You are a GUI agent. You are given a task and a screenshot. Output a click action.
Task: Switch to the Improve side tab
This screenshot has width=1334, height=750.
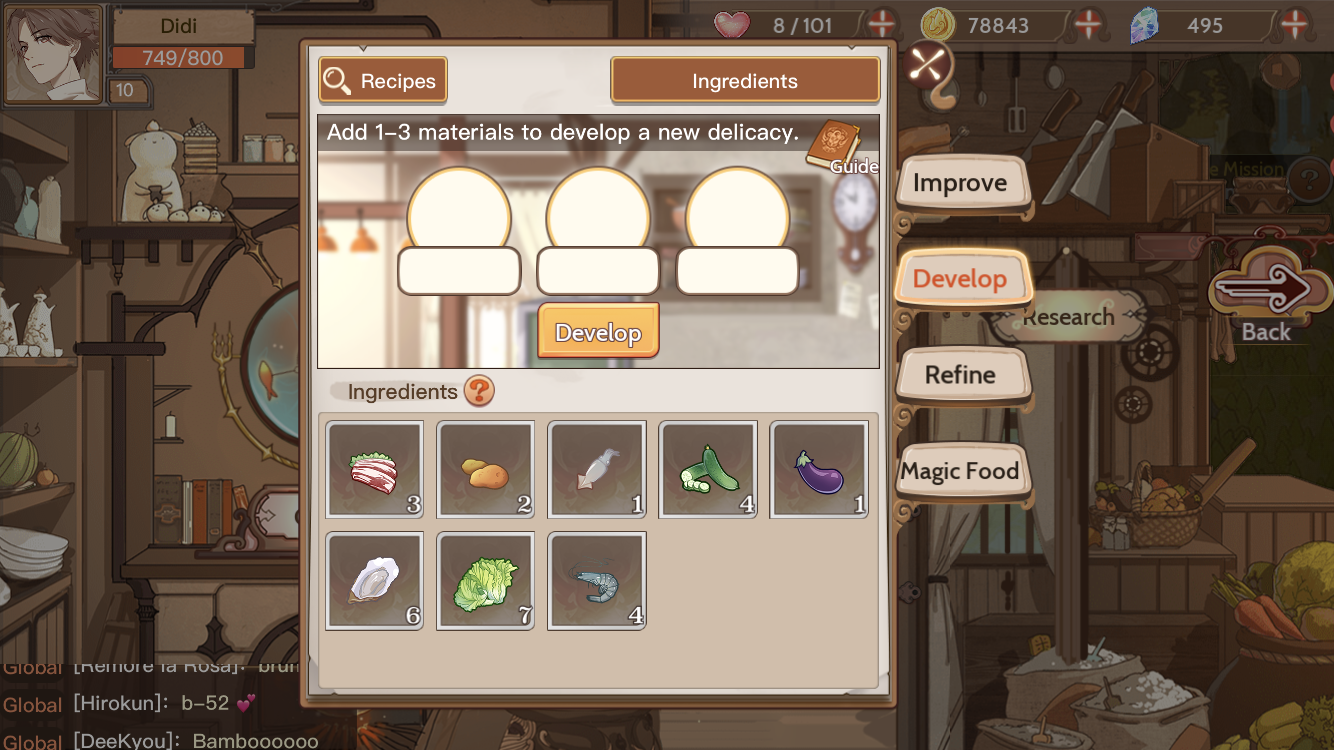(960, 184)
